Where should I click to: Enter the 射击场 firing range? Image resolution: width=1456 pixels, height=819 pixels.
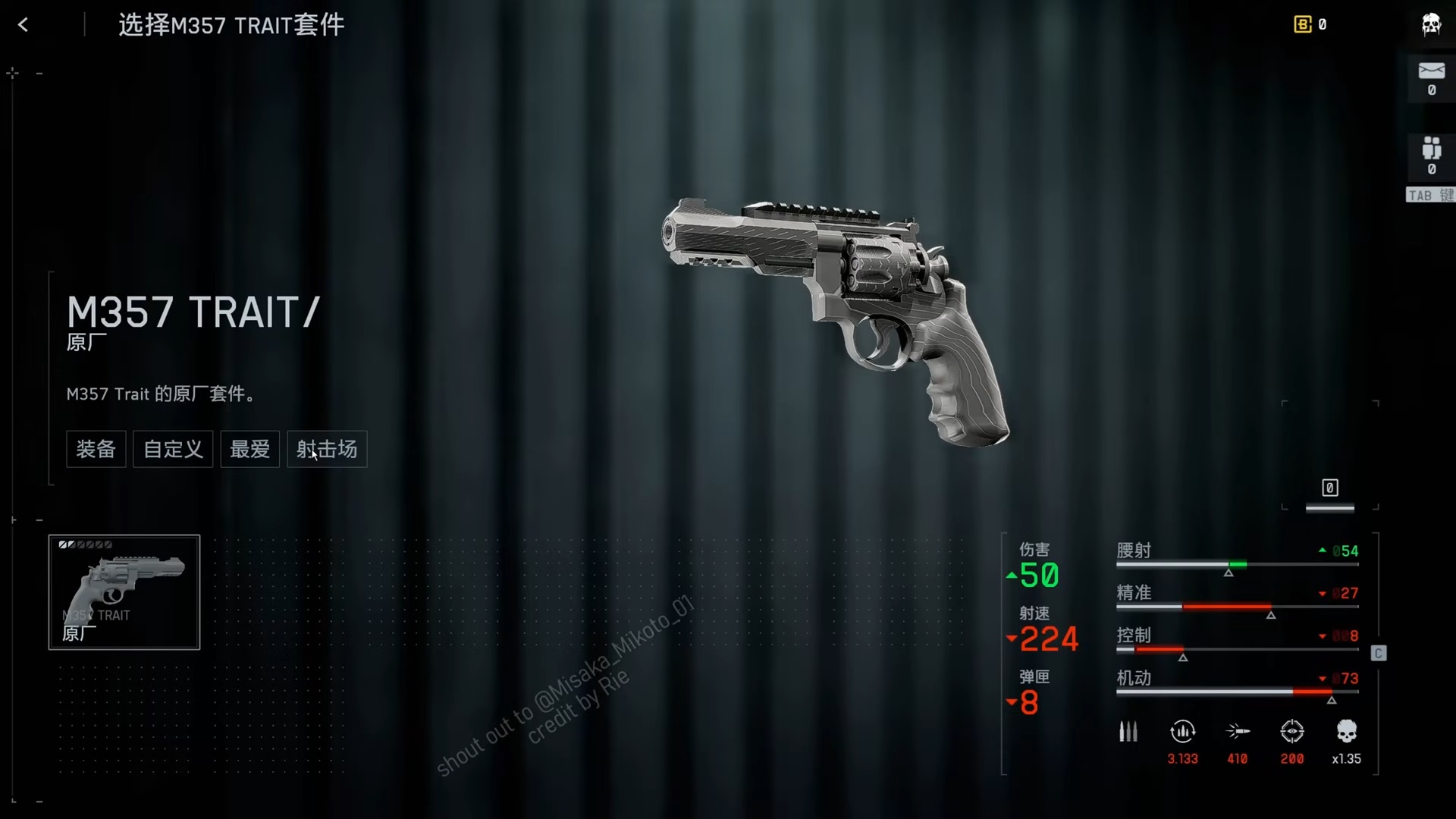click(327, 449)
